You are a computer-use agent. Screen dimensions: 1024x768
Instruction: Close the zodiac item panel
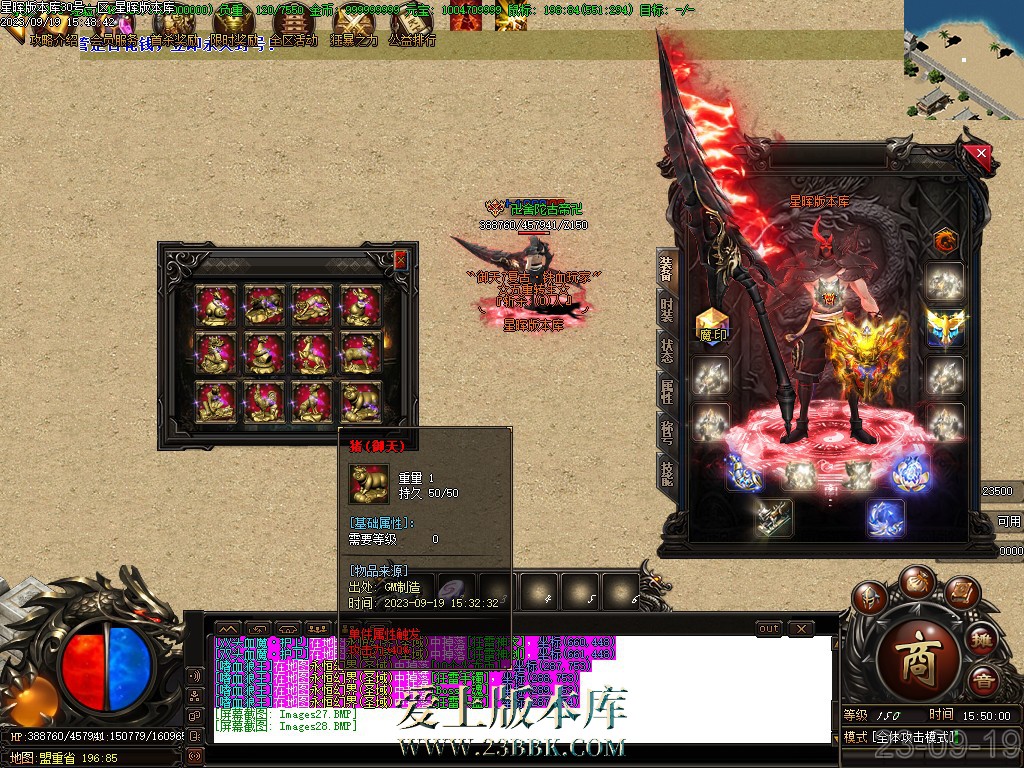point(401,260)
